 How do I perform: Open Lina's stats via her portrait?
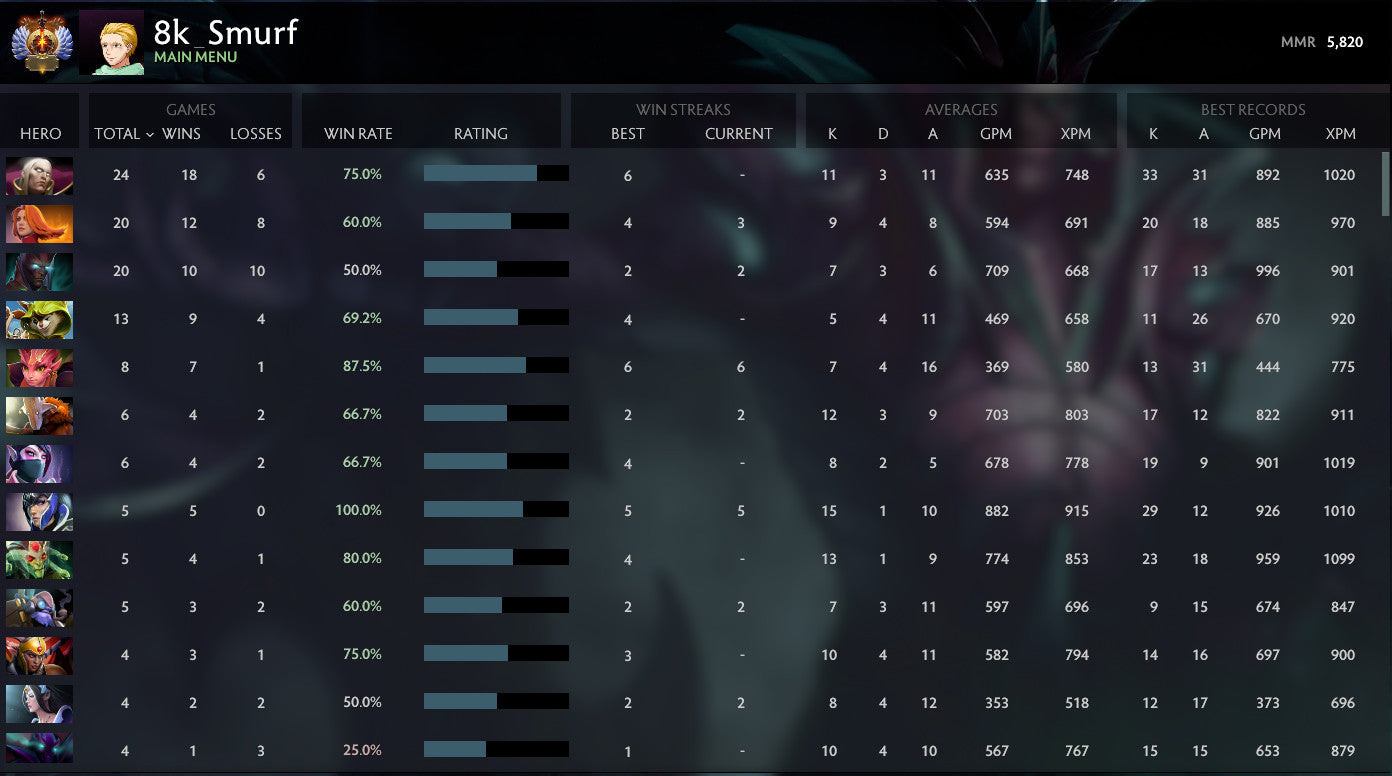click(x=39, y=224)
